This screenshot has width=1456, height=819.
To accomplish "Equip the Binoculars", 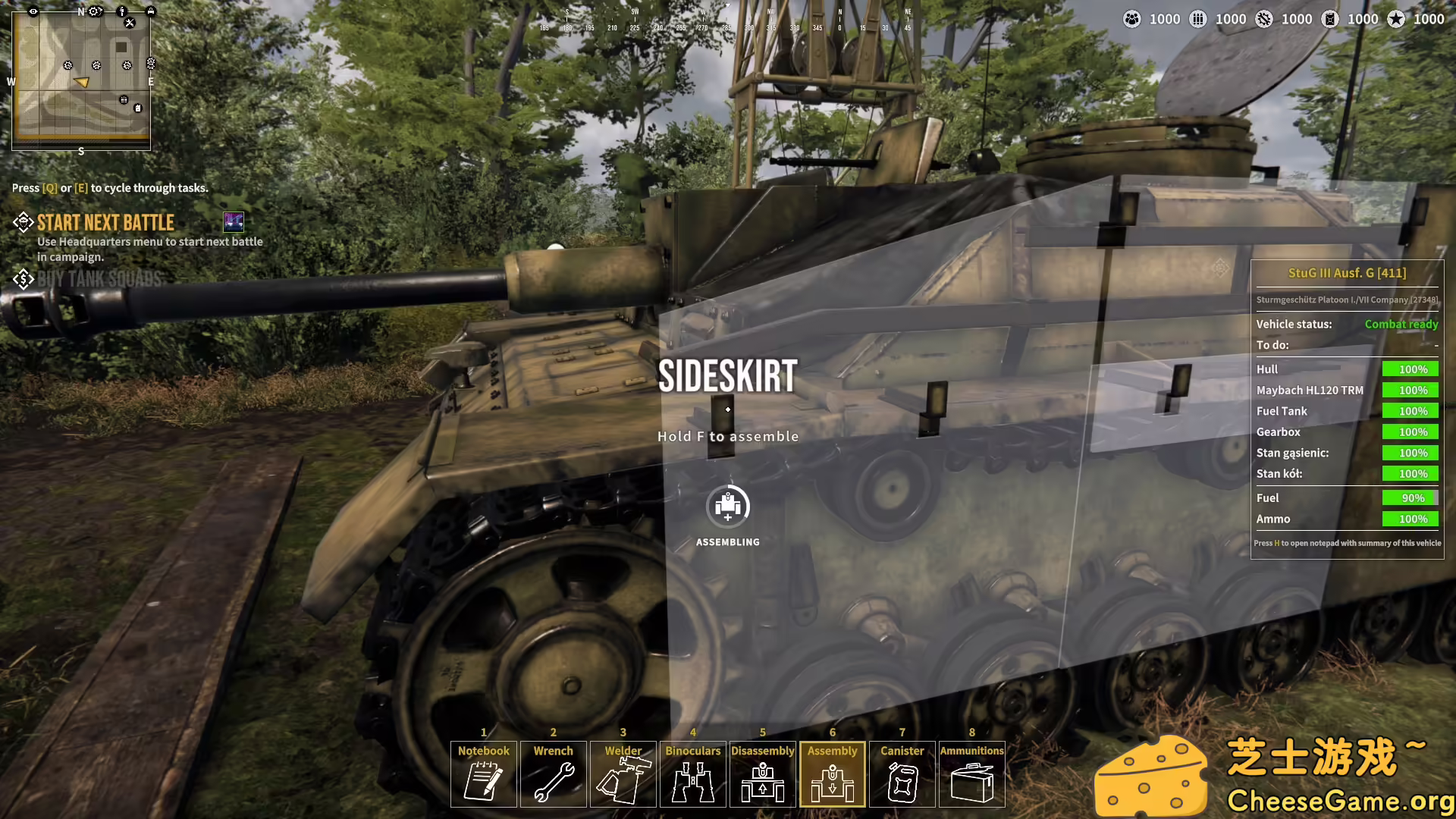I will pos(692,773).
